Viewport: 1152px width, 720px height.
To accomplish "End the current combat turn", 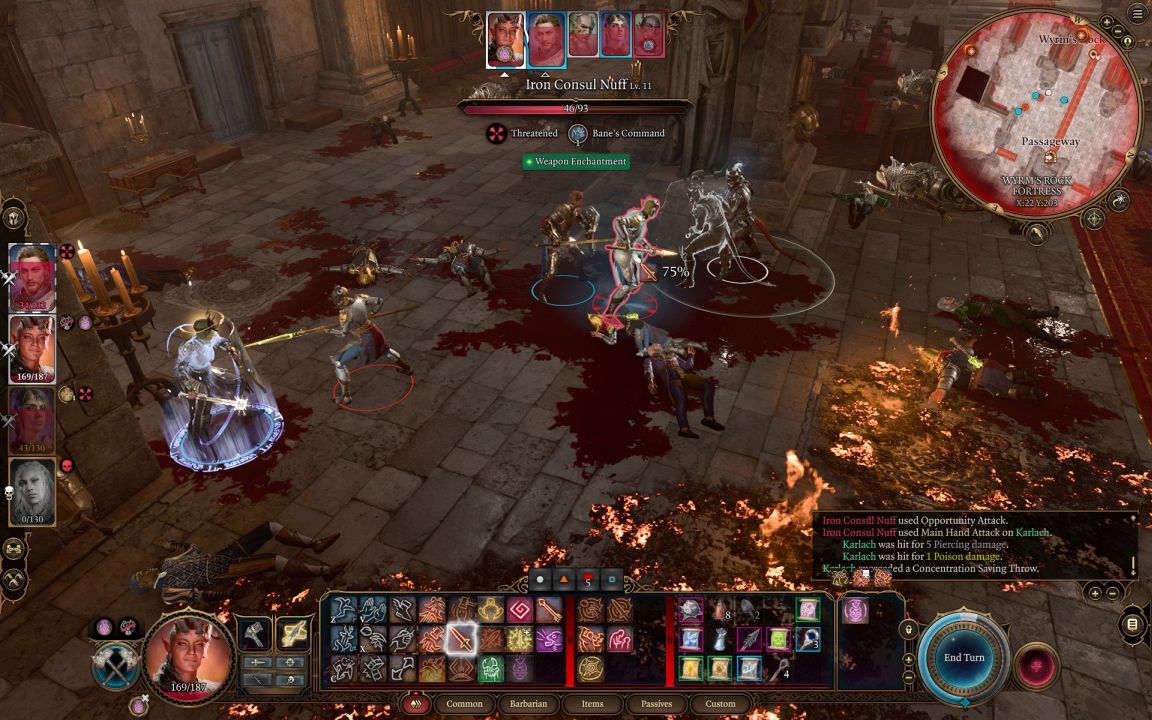I will pos(963,658).
